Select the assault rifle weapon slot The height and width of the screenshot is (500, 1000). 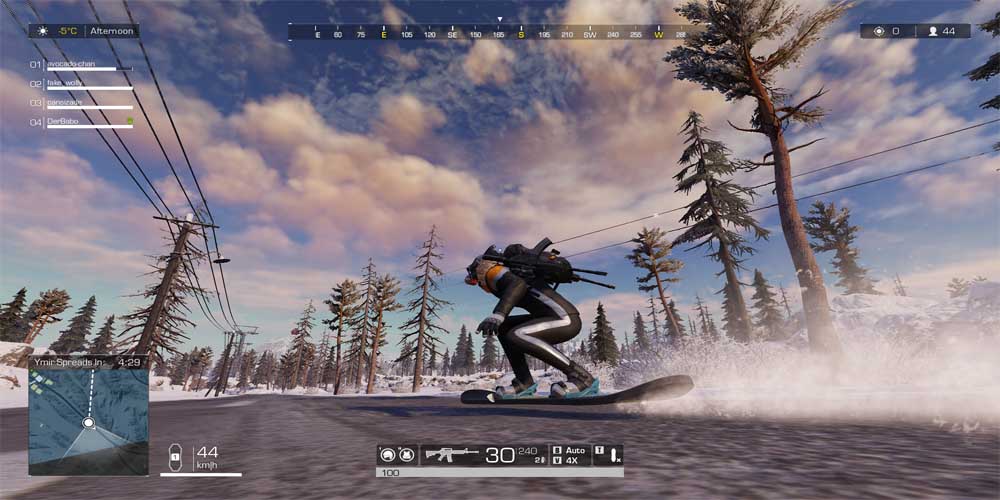452,455
